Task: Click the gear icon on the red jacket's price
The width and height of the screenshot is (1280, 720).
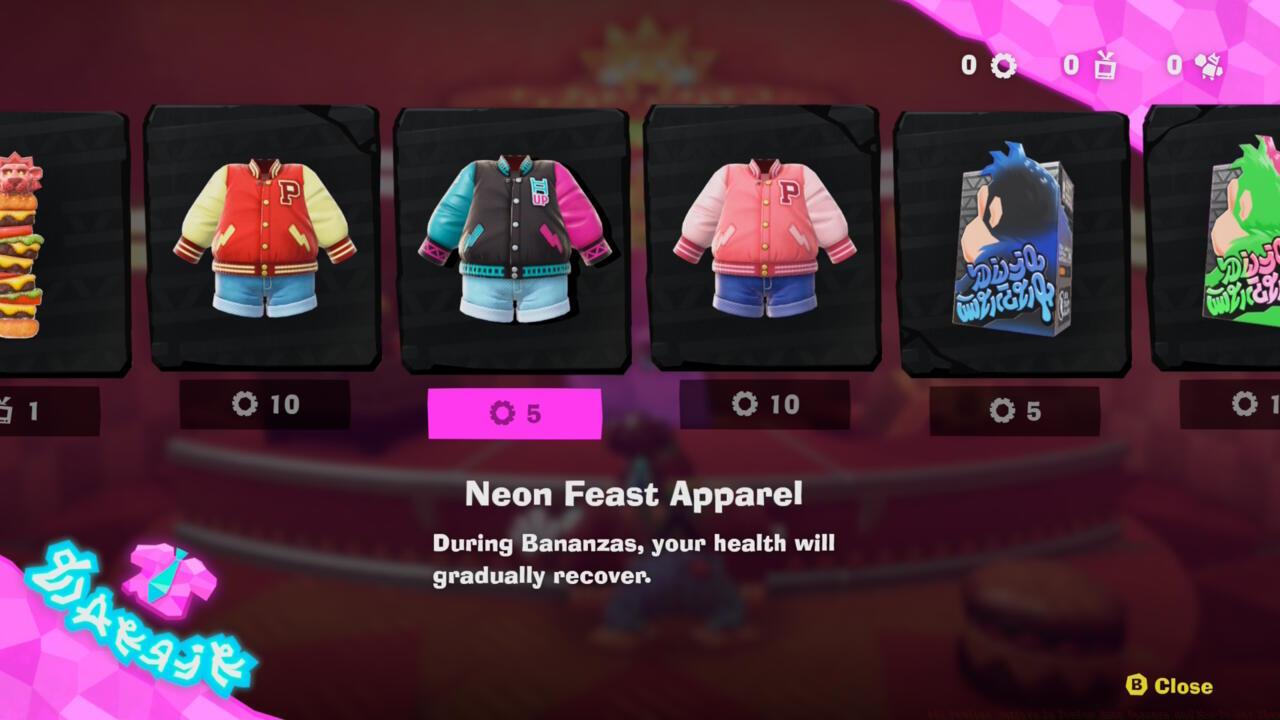Action: (247, 405)
